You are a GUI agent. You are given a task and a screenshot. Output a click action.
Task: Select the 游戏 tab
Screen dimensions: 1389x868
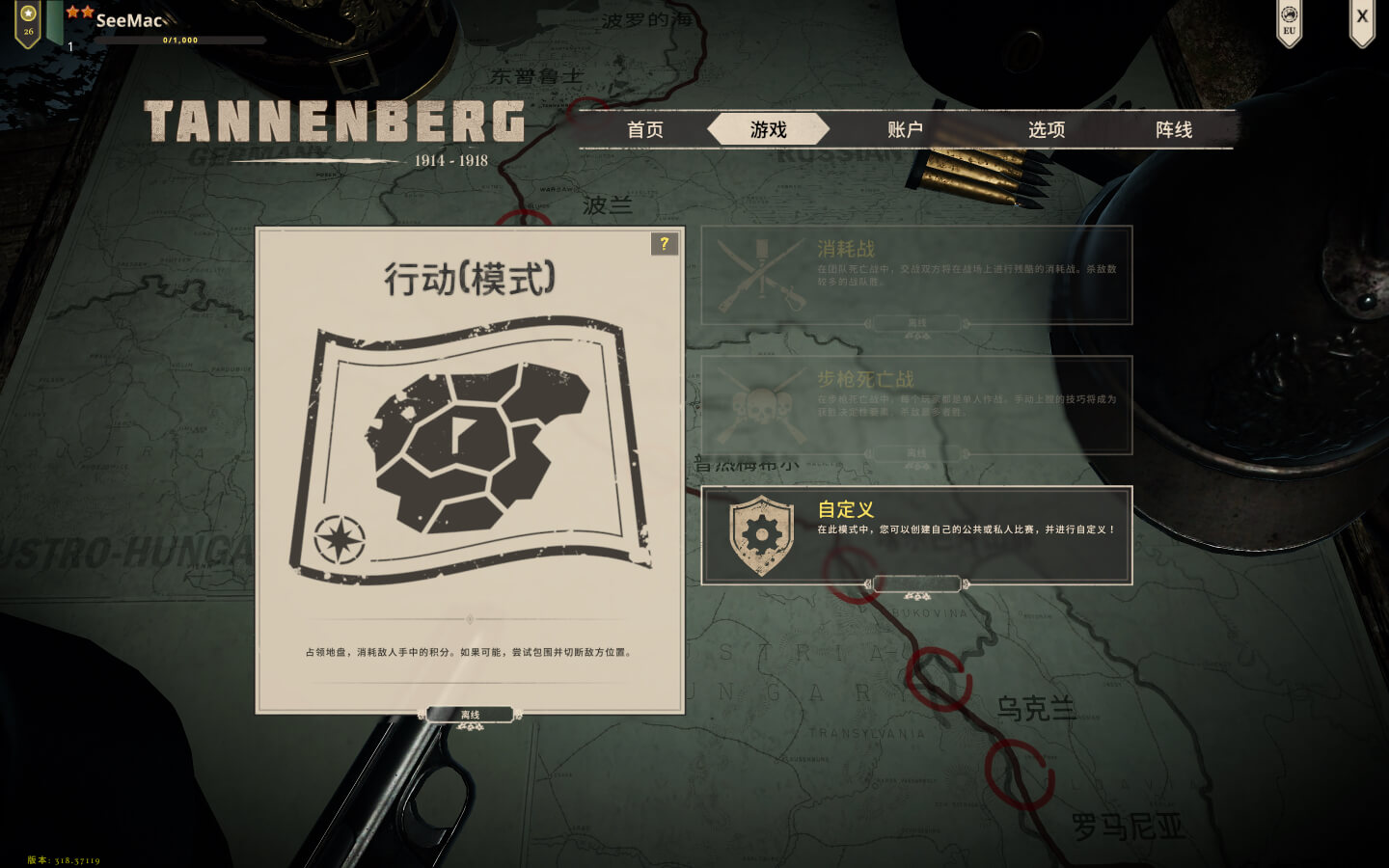769,130
